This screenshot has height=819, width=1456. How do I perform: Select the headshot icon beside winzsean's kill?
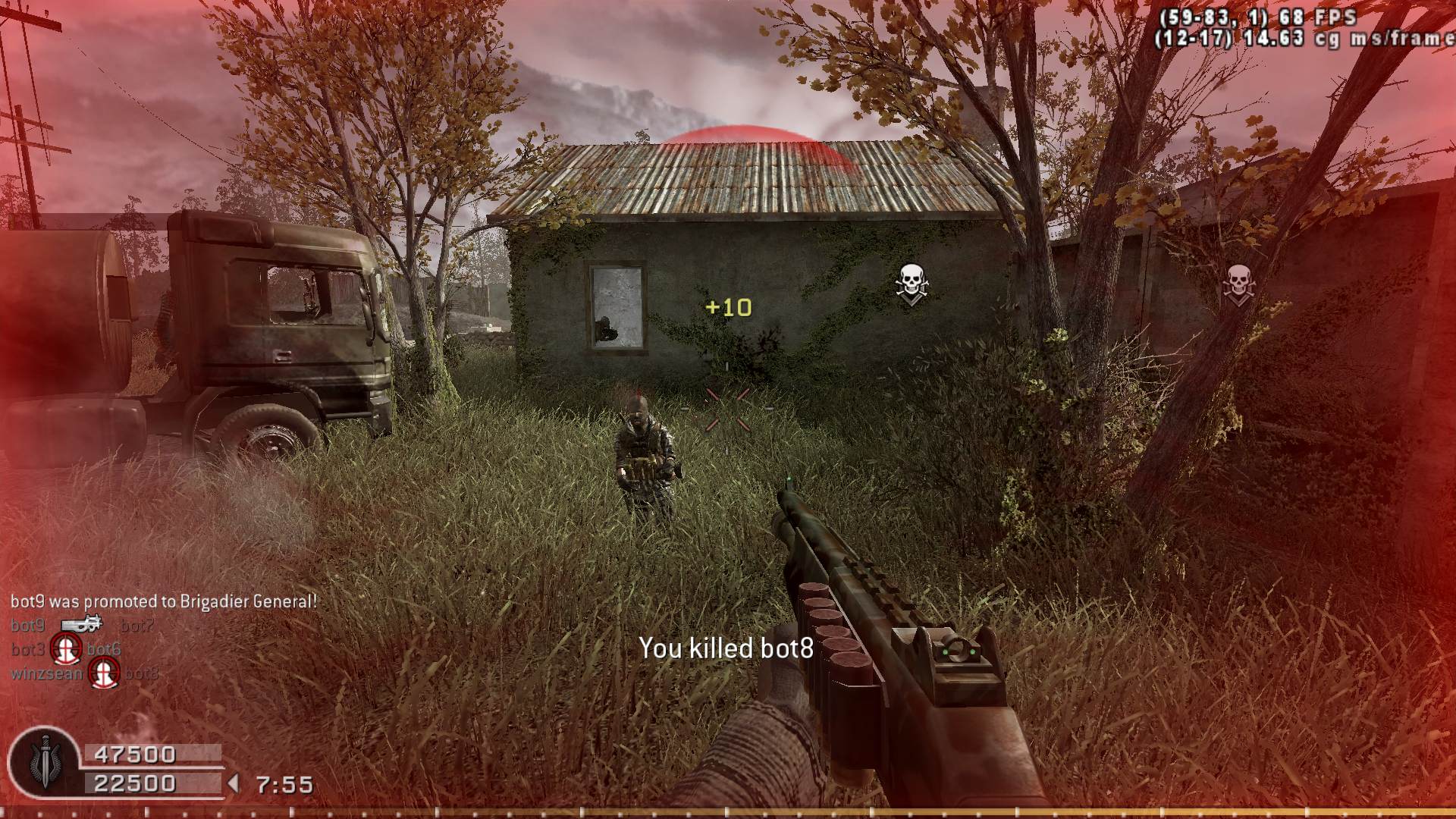[103, 673]
